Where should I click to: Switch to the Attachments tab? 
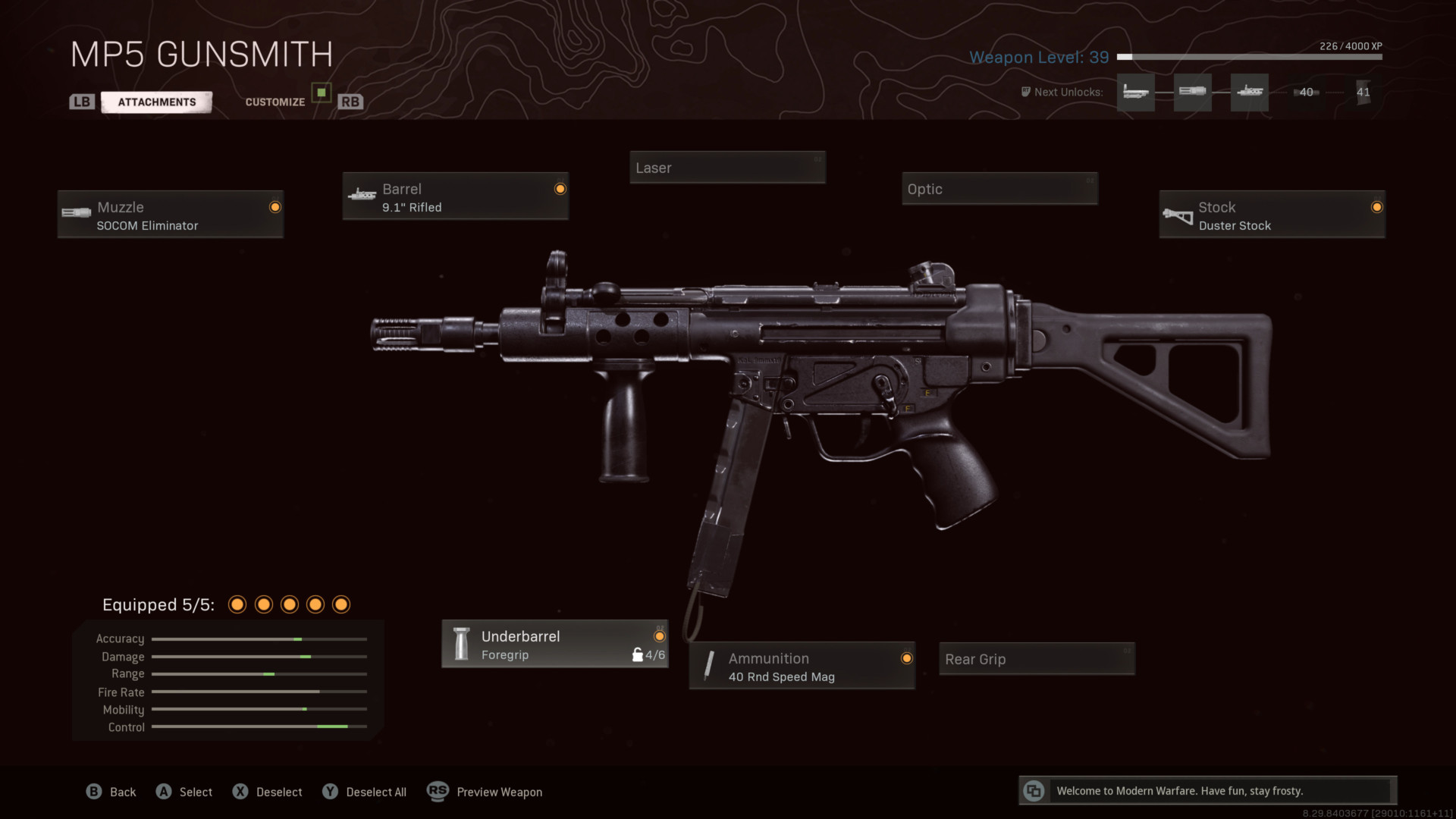[156, 102]
